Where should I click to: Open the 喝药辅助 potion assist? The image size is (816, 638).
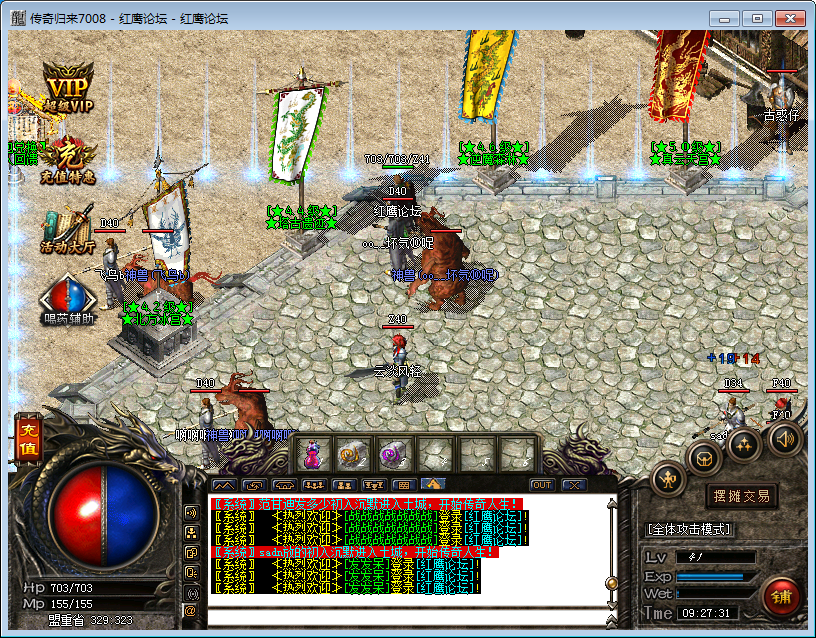click(x=68, y=300)
